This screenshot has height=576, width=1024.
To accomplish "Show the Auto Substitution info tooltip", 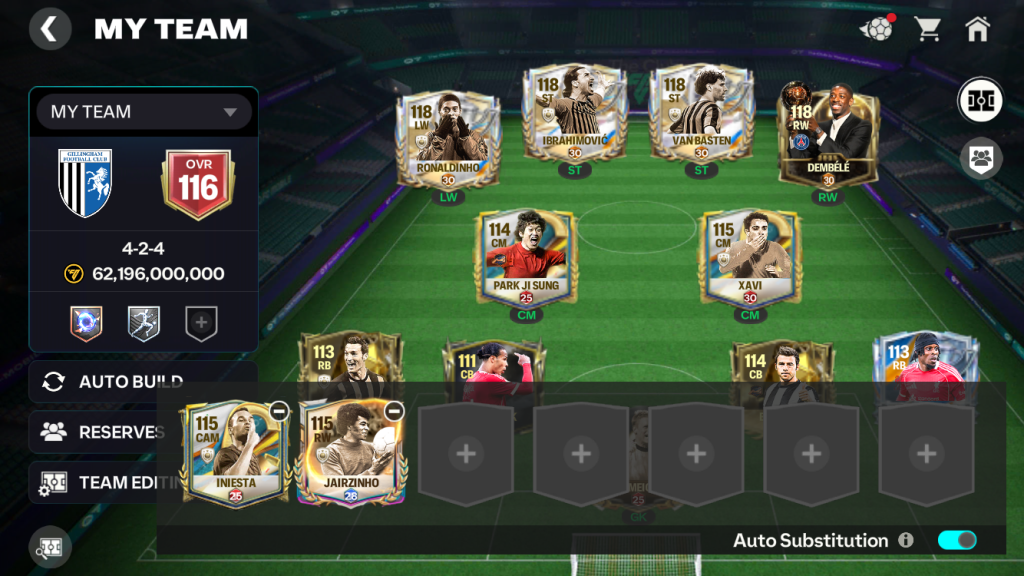I will [x=906, y=540].
